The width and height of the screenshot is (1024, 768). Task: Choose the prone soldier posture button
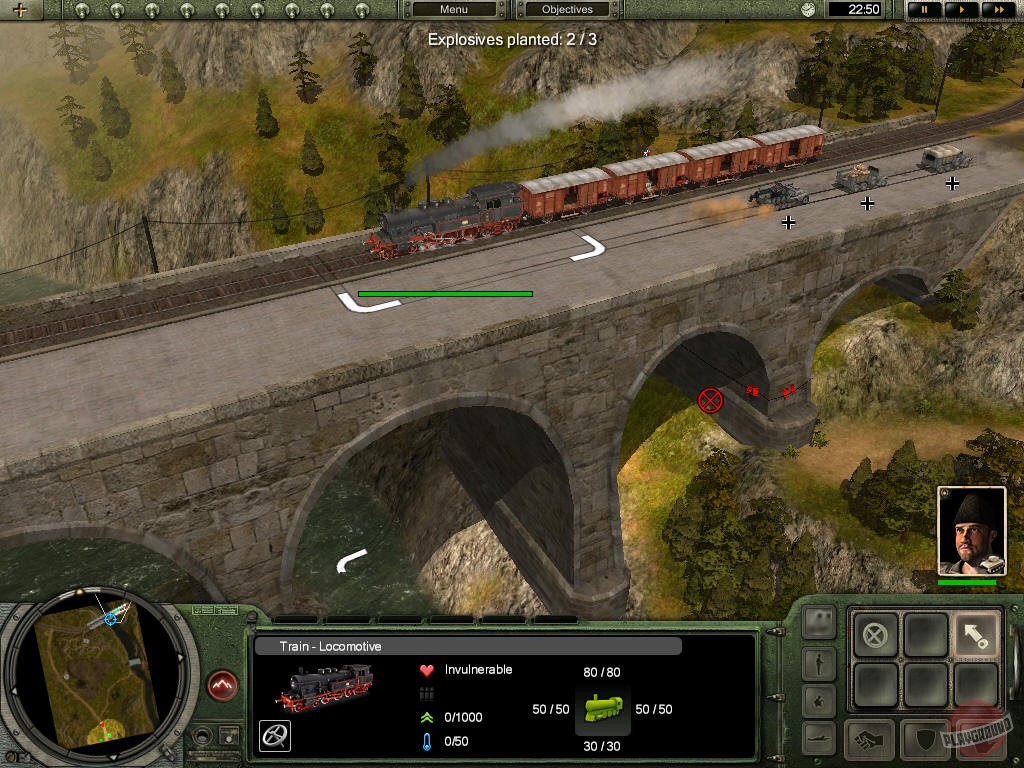click(819, 739)
